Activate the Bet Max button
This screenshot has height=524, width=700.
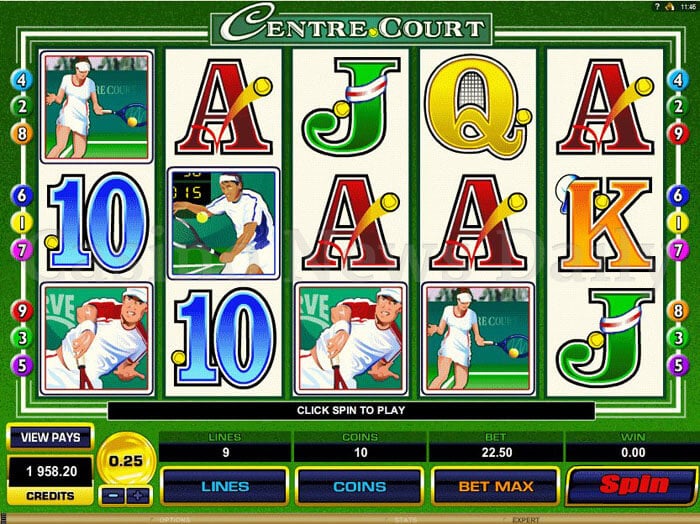pyautogui.click(x=495, y=487)
